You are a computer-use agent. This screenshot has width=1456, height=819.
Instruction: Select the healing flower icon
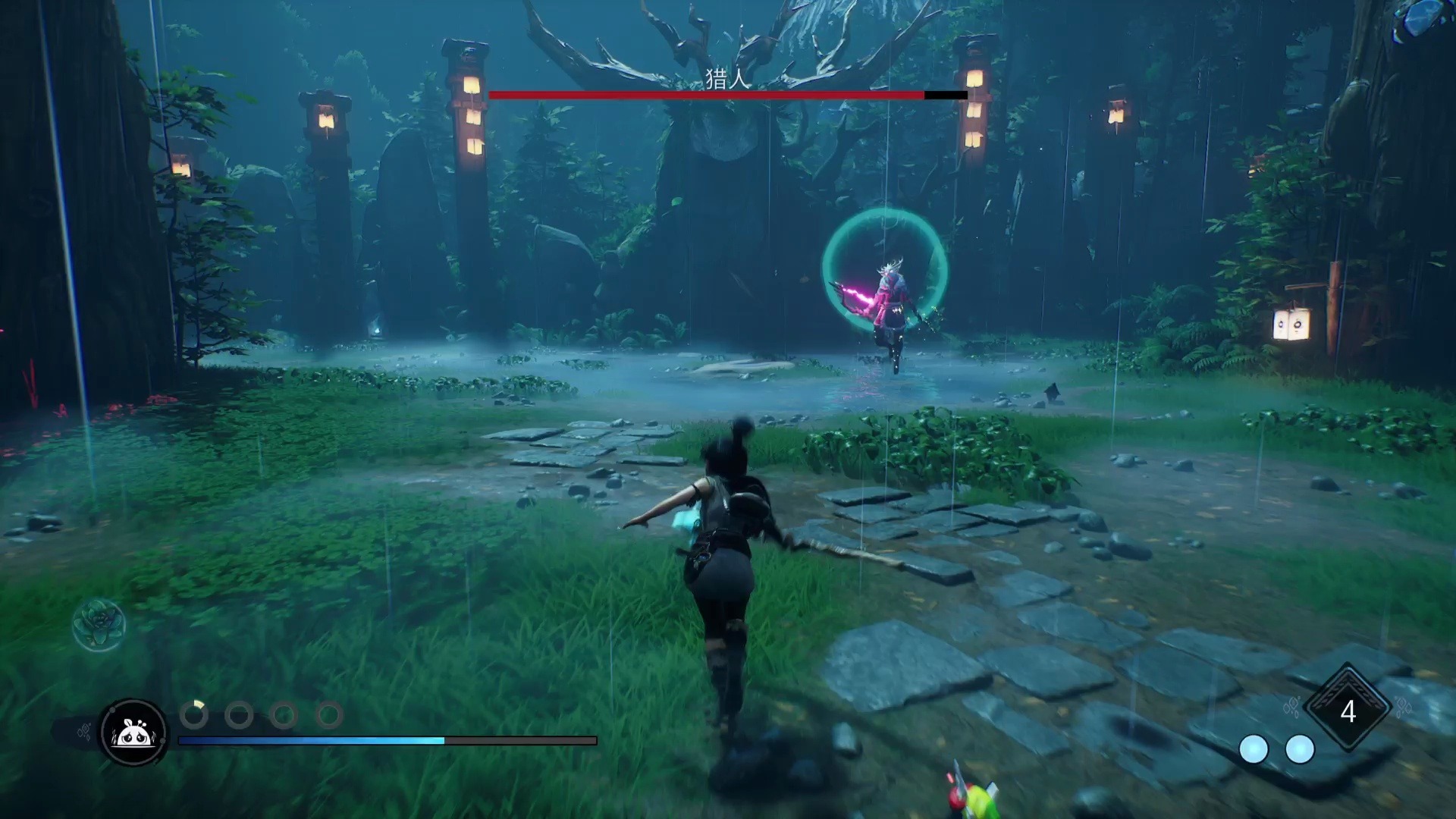[99, 624]
